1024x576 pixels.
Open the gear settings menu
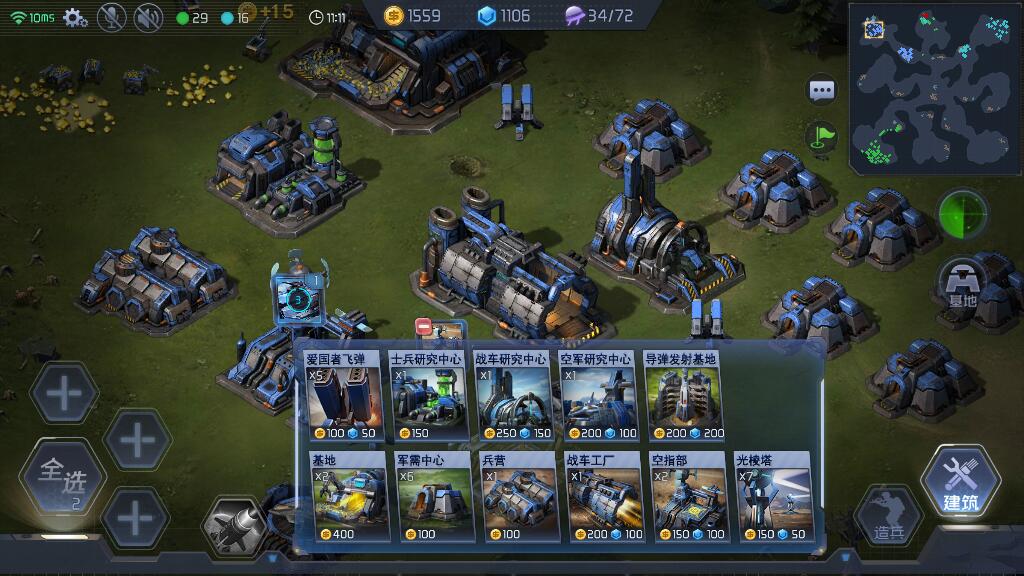coord(75,17)
